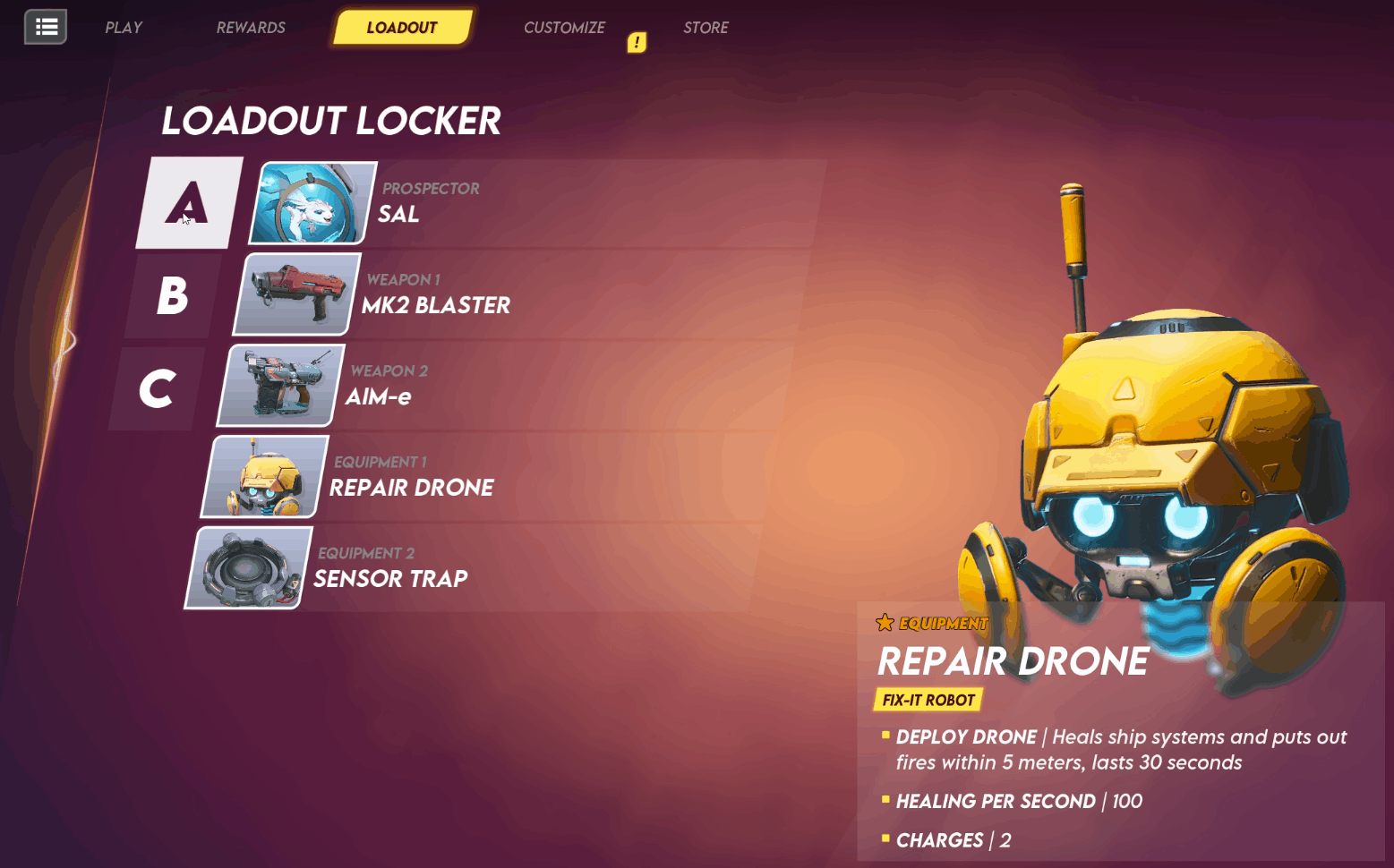This screenshot has width=1394, height=868.
Task: Click the REPAIR DRONE title text
Action: (x=1013, y=662)
